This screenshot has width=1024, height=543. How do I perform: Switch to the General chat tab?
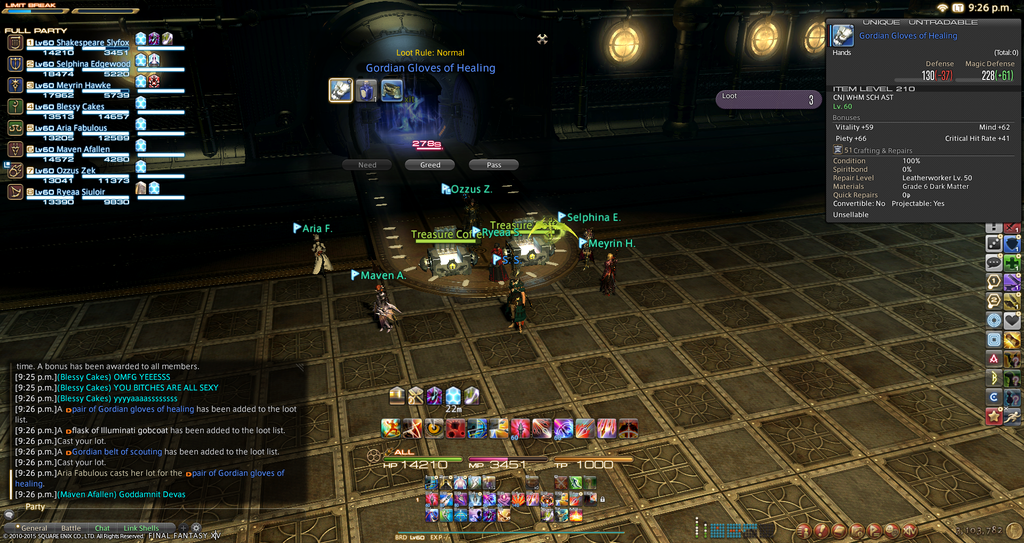[x=34, y=528]
